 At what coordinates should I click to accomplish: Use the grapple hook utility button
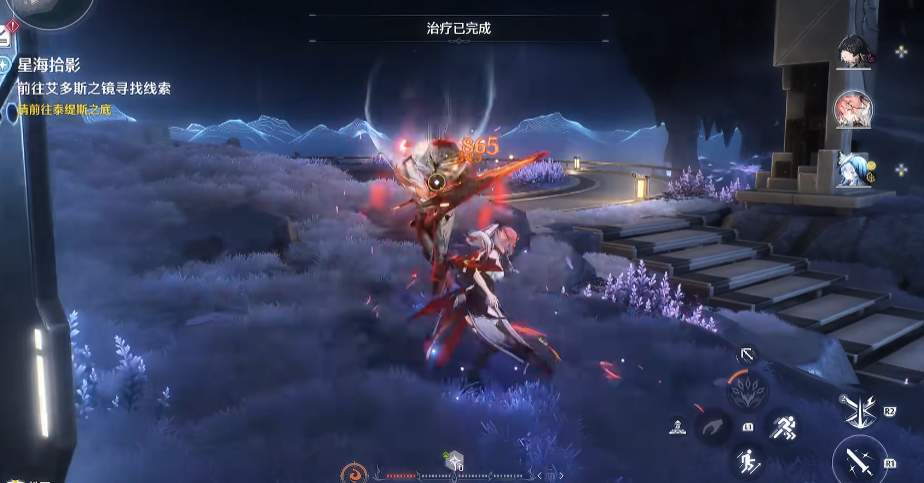click(710, 428)
